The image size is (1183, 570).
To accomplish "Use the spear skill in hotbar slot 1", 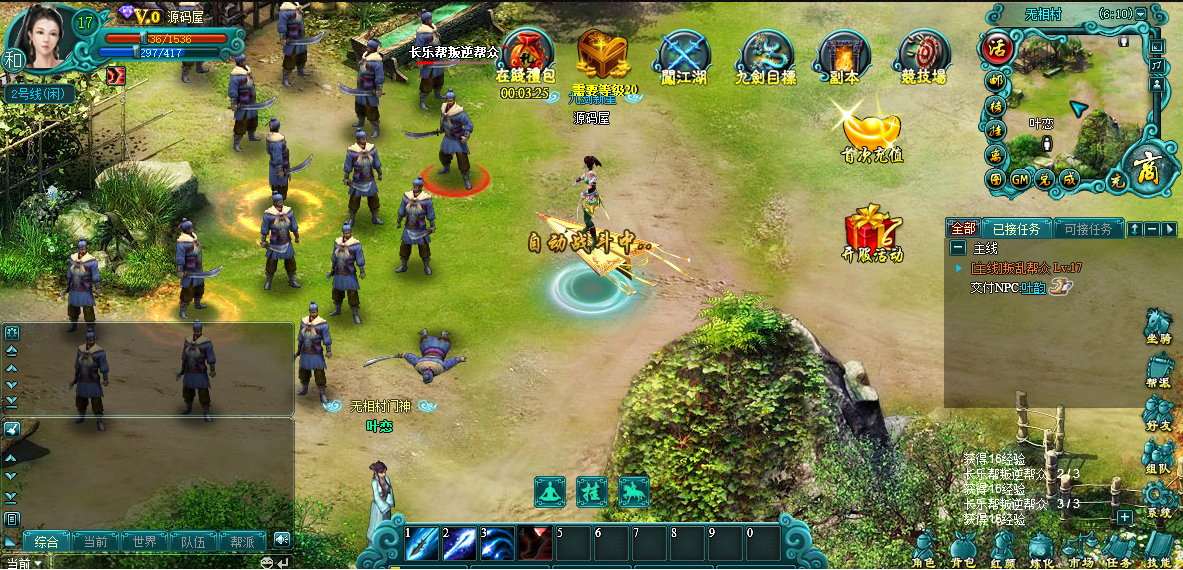I will tap(421, 543).
